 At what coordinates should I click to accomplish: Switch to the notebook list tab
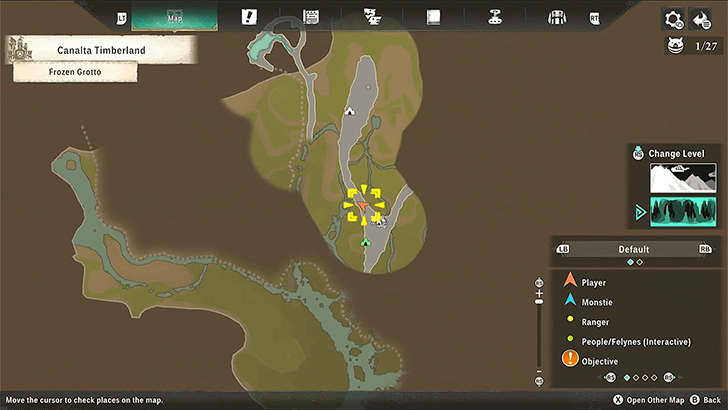311,17
